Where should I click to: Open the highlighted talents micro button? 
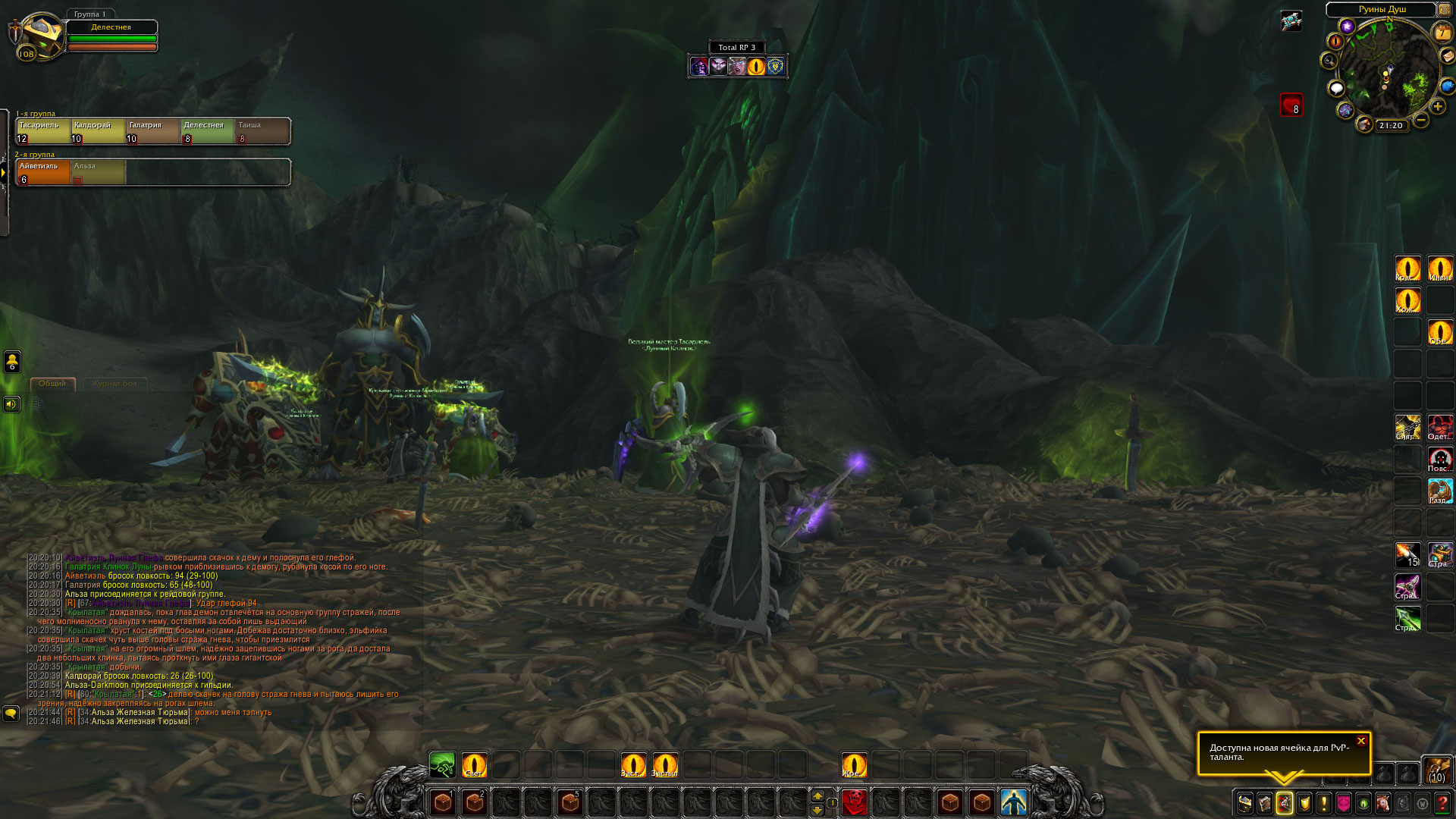pos(1285,803)
